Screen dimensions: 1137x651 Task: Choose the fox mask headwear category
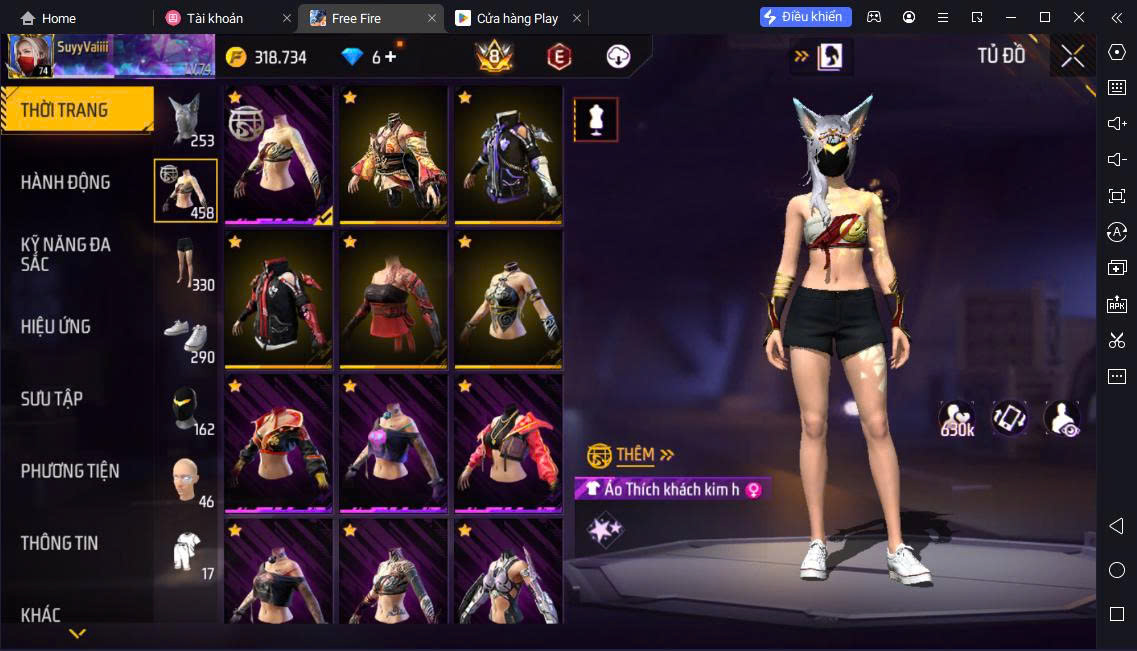(x=186, y=120)
